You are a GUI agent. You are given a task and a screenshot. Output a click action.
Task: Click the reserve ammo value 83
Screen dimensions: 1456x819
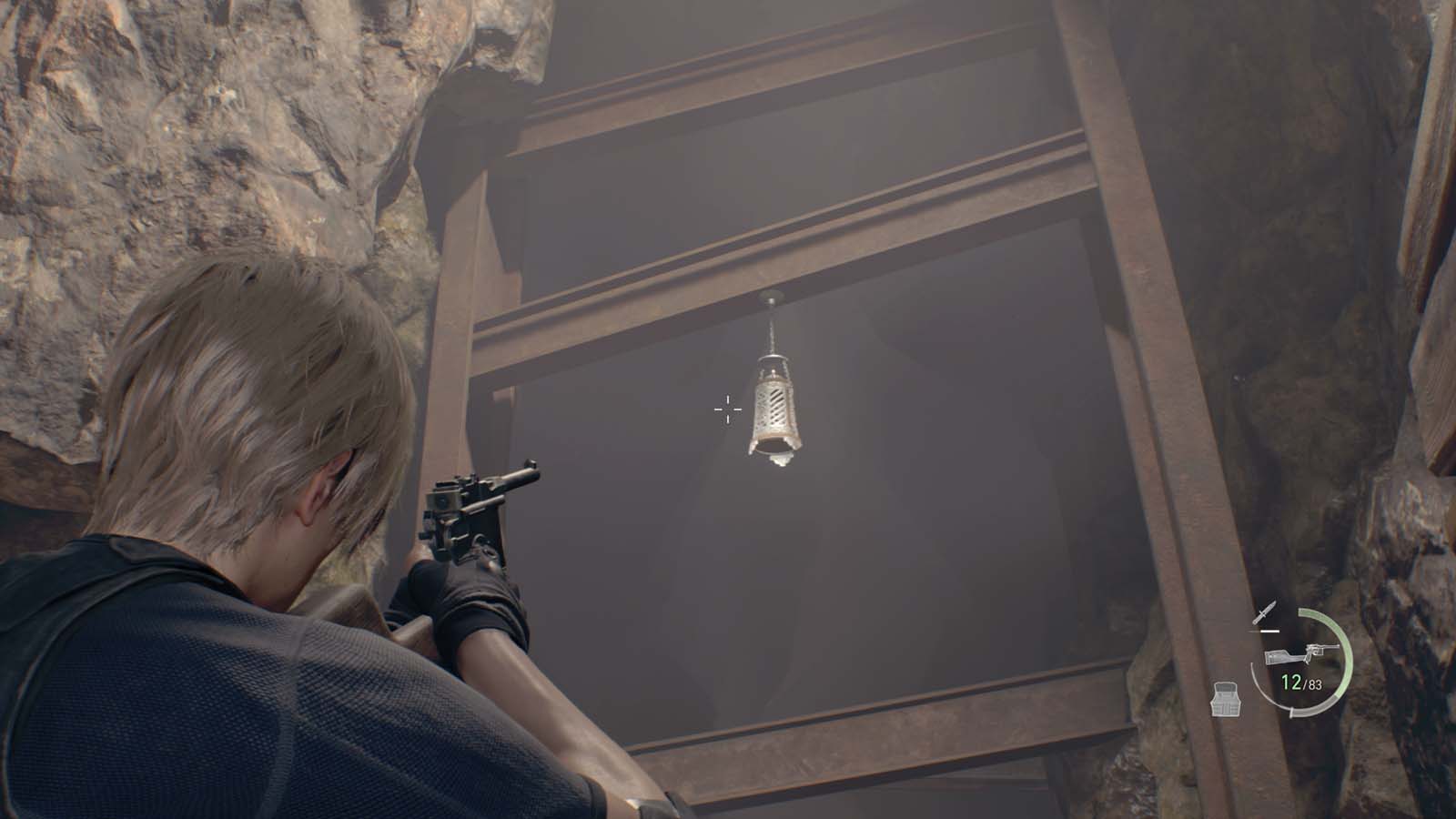coord(1314,682)
